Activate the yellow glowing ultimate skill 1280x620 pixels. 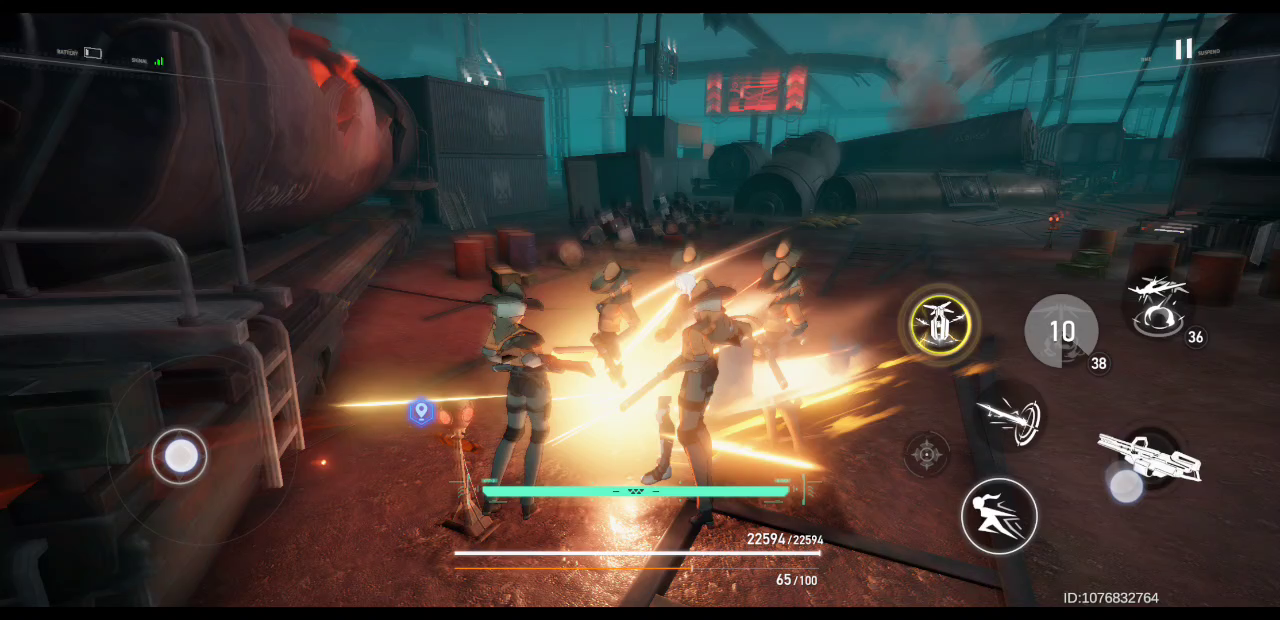tap(939, 324)
